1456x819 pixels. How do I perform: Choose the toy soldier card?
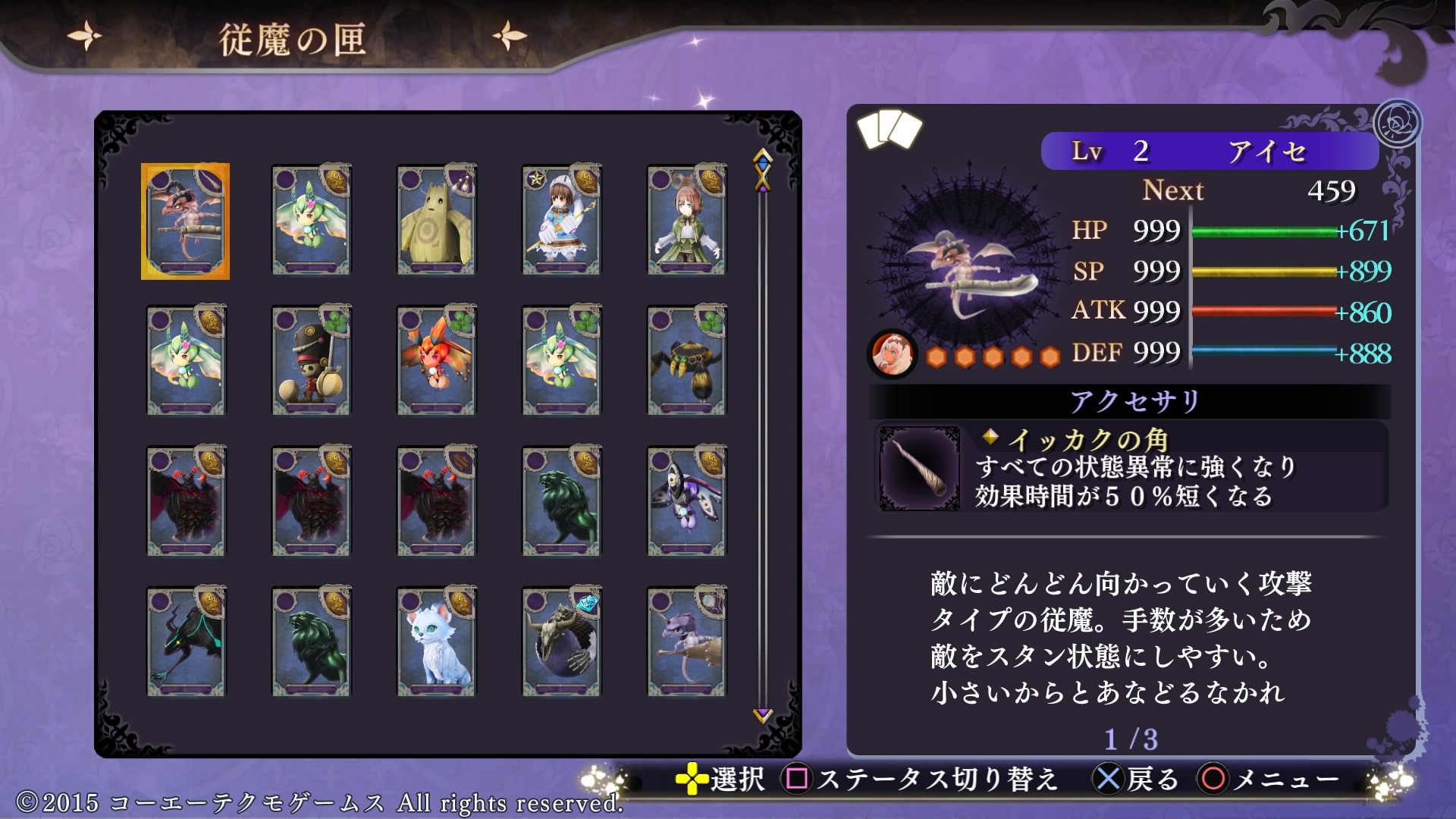pyautogui.click(x=311, y=361)
